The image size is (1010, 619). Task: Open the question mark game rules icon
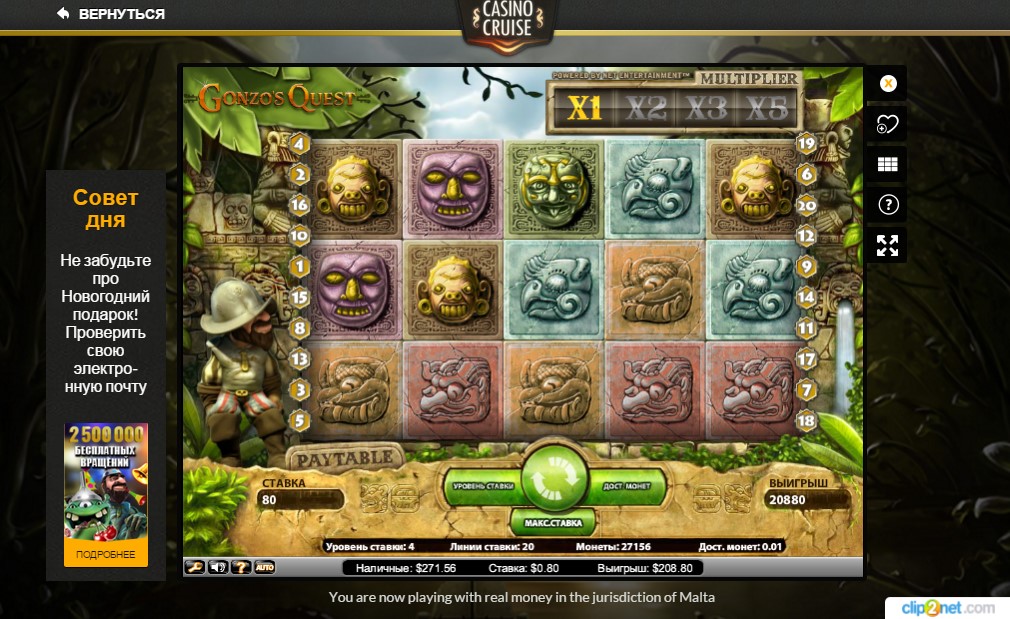pyautogui.click(x=240, y=567)
